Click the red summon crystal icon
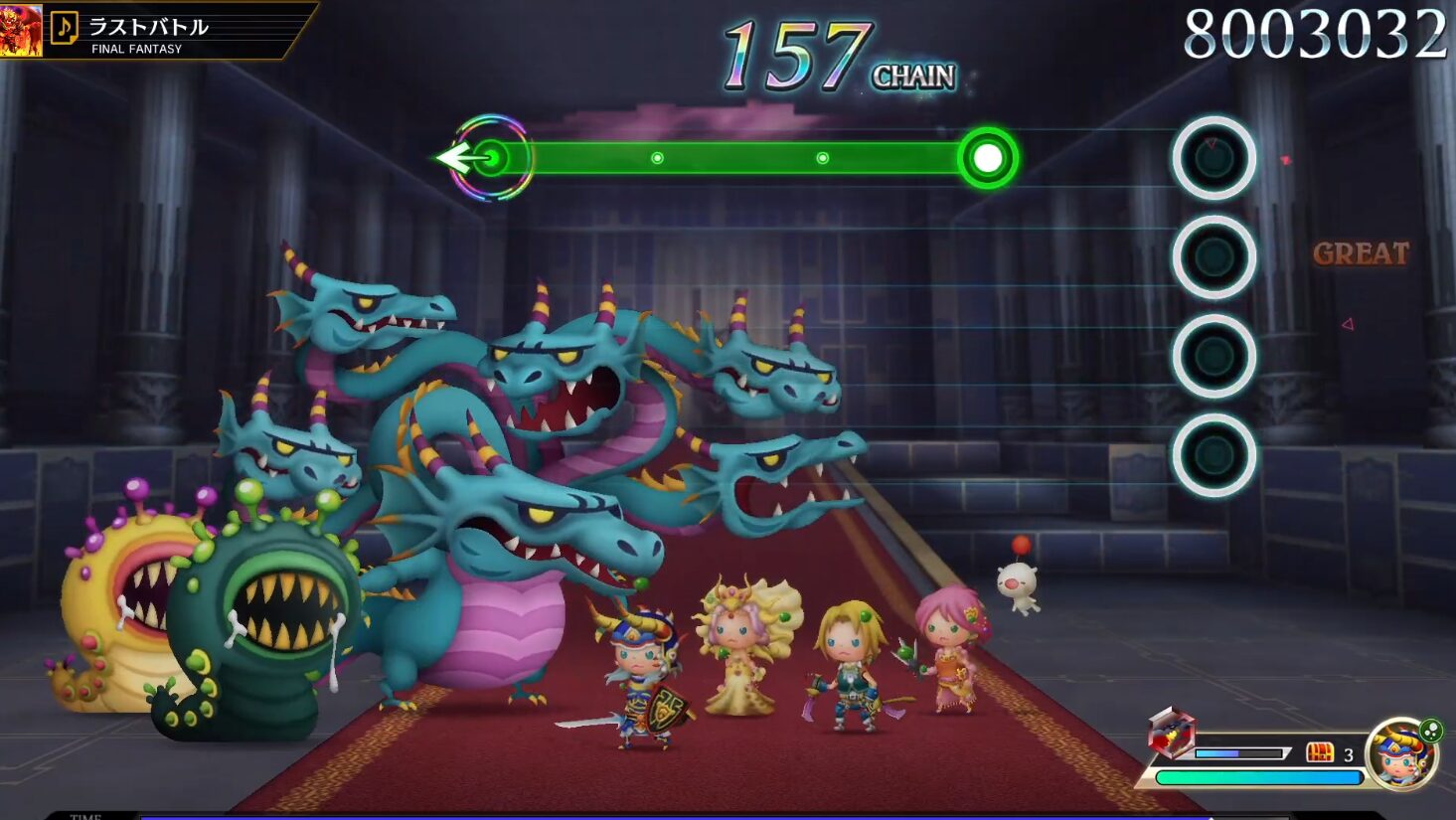This screenshot has height=820, width=1456. pos(1171,734)
